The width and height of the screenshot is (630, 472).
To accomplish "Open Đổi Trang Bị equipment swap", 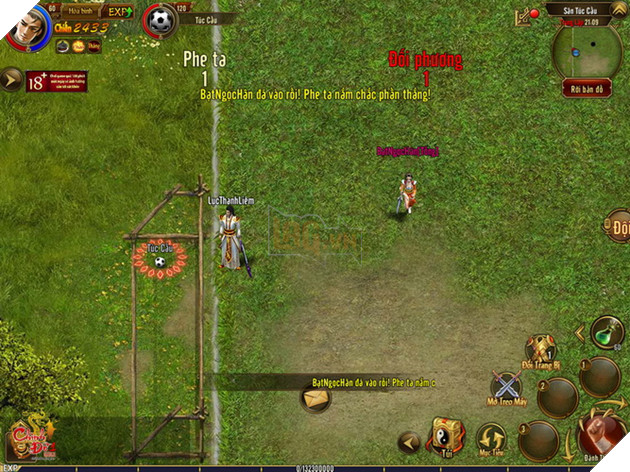I will [542, 349].
